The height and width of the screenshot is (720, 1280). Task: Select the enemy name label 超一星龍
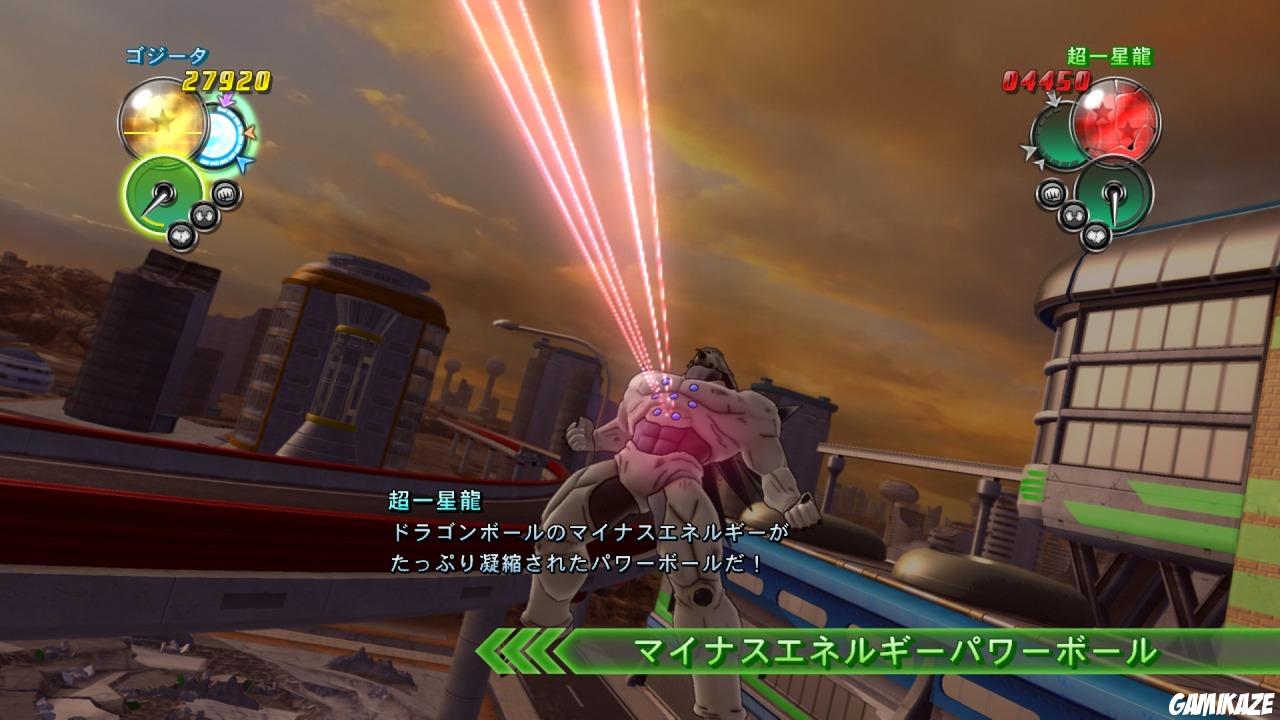1109,55
